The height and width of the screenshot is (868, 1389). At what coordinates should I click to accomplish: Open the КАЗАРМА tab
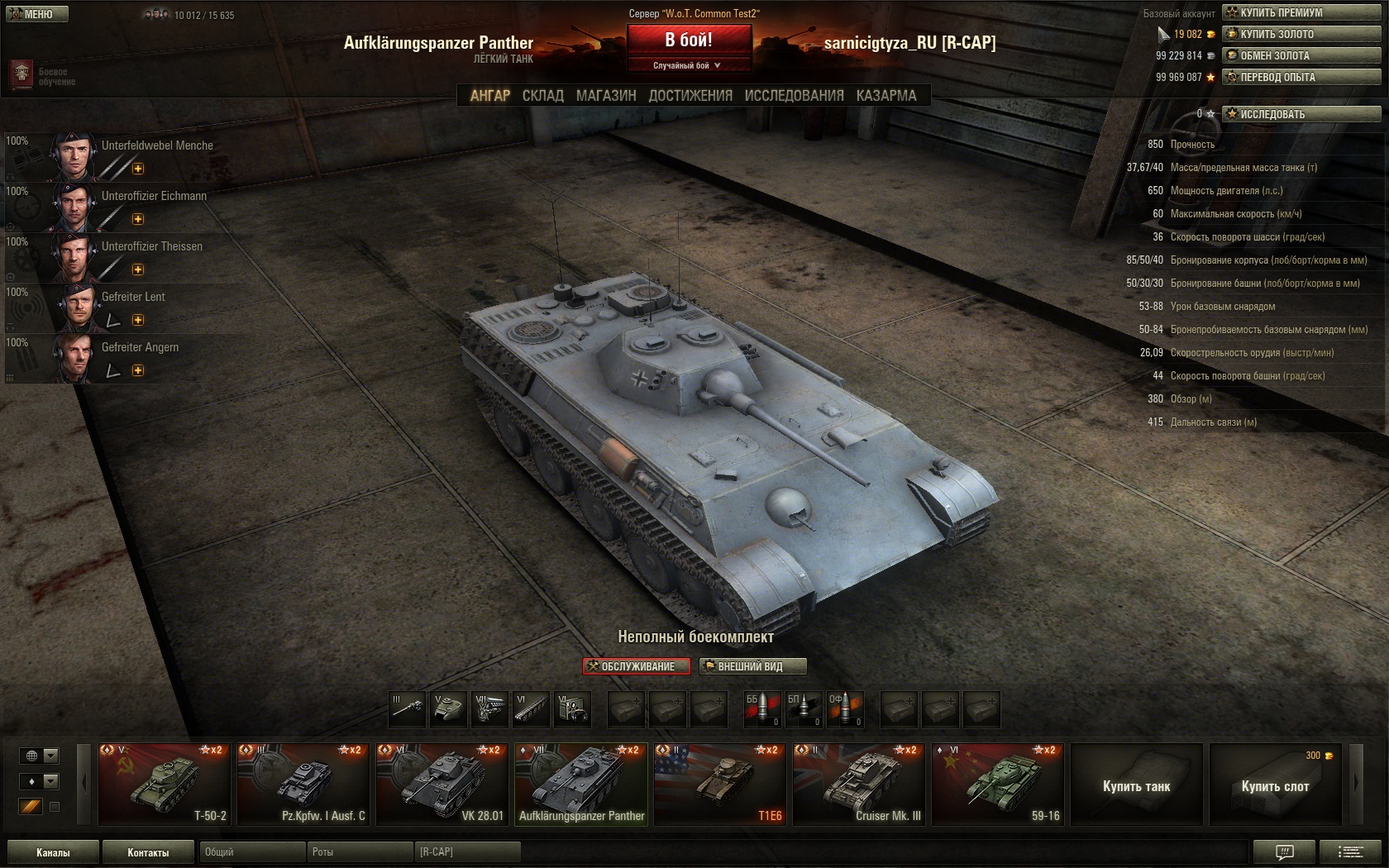pos(886,96)
